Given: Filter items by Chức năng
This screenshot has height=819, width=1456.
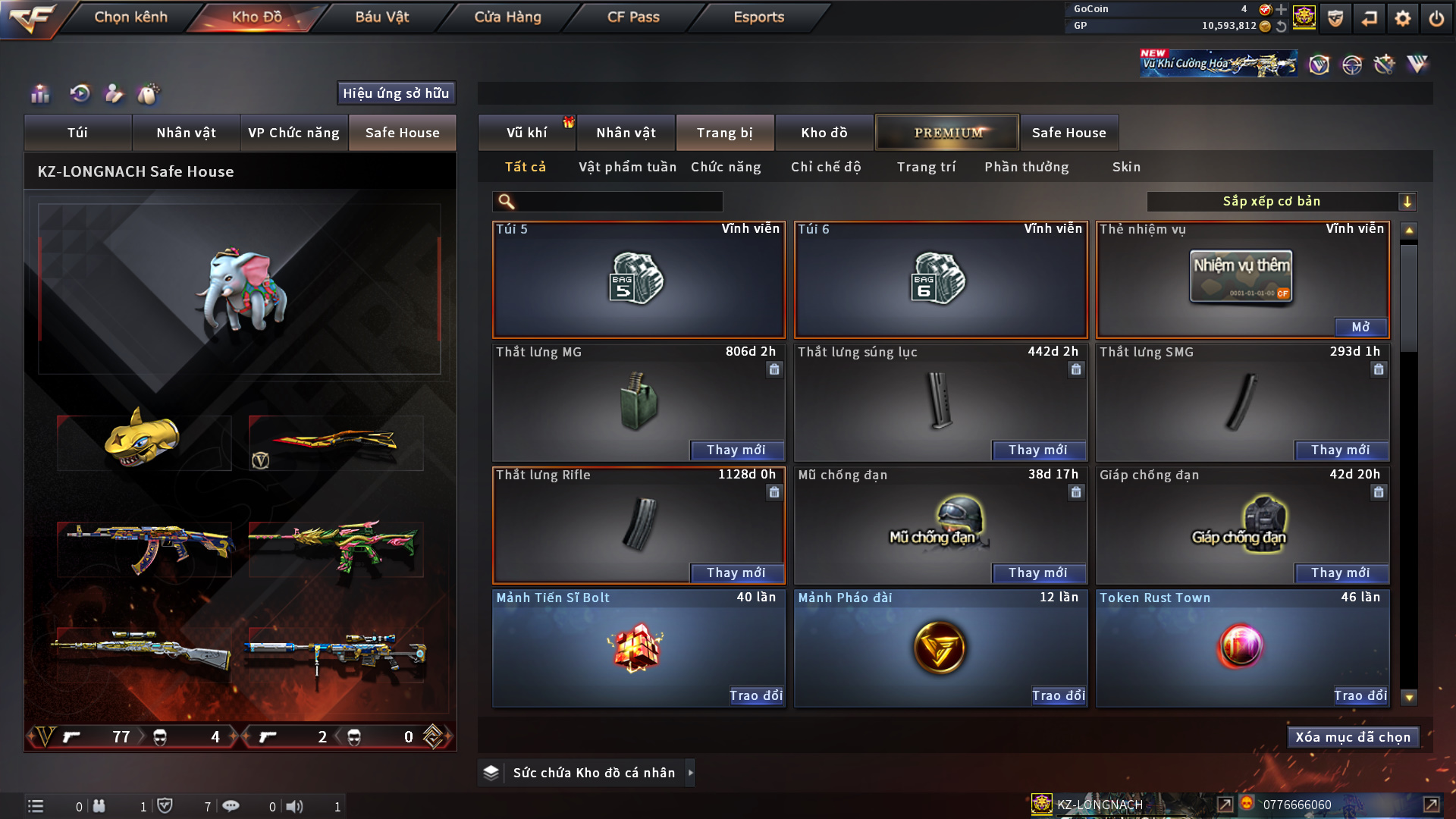Looking at the screenshot, I should 726,167.
